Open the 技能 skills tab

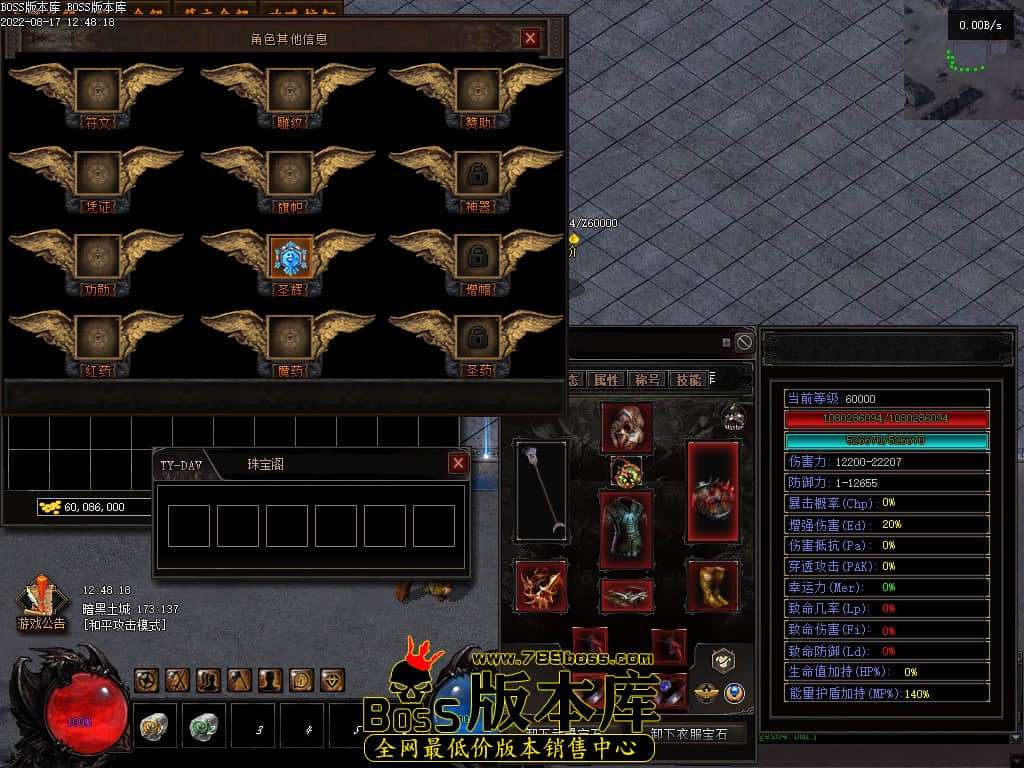point(688,380)
